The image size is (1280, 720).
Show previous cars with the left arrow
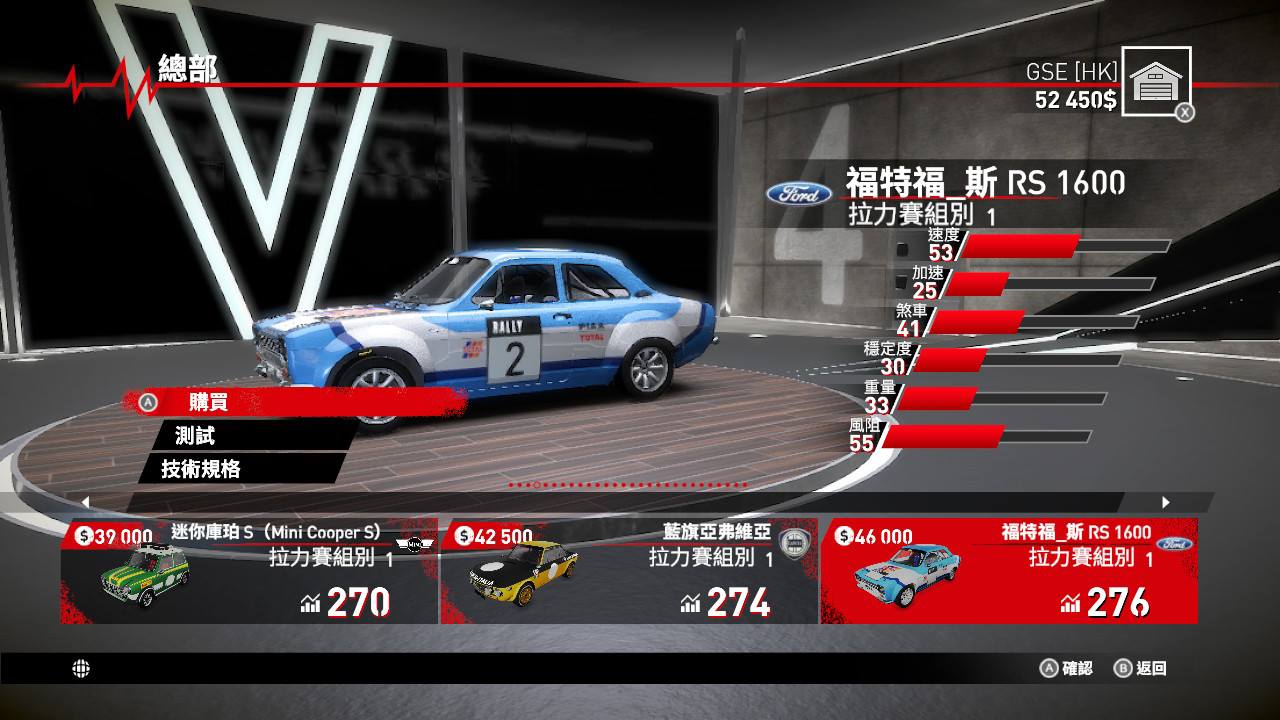click(85, 502)
